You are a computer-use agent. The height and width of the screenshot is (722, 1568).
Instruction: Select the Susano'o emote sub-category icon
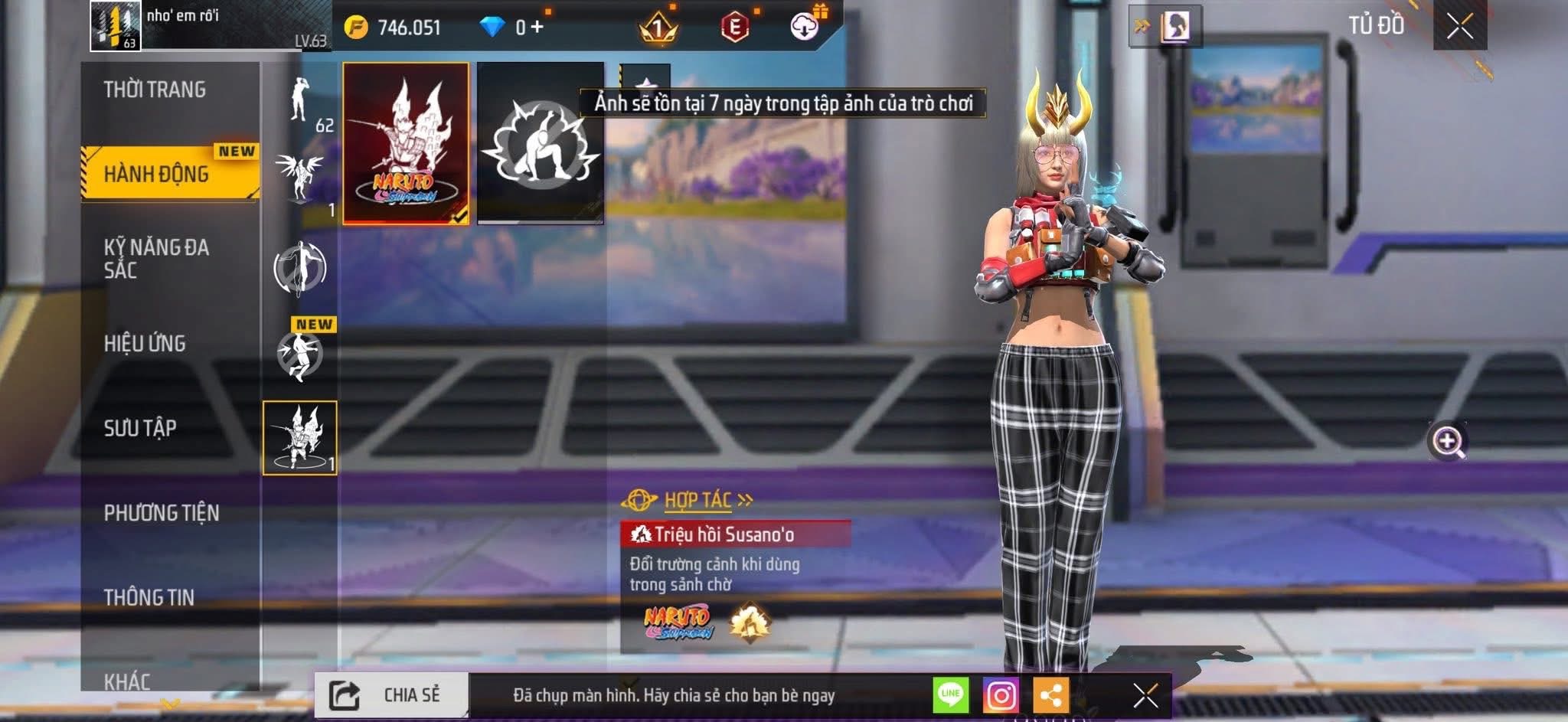click(x=300, y=438)
